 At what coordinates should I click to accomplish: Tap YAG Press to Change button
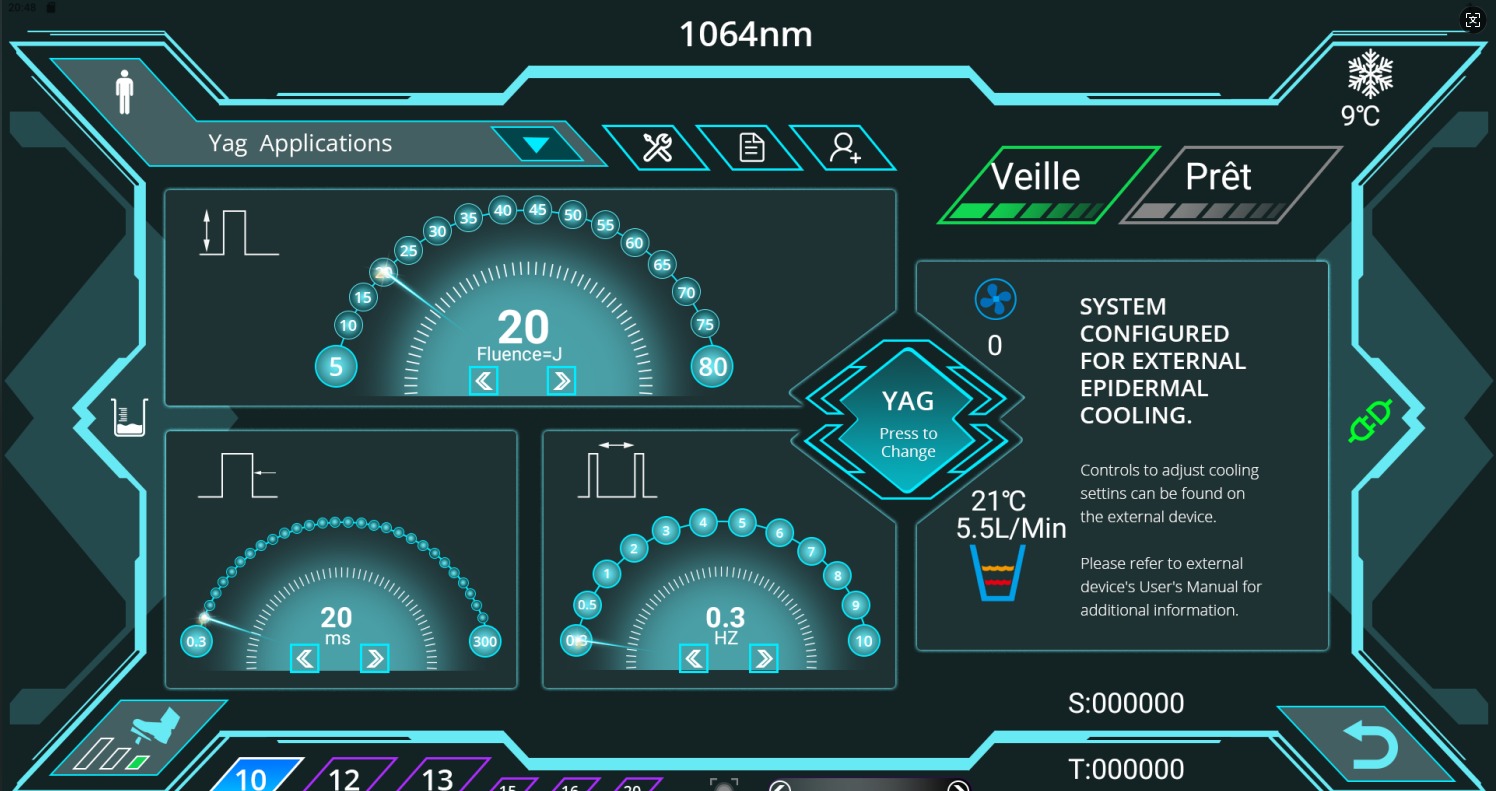pyautogui.click(x=907, y=423)
